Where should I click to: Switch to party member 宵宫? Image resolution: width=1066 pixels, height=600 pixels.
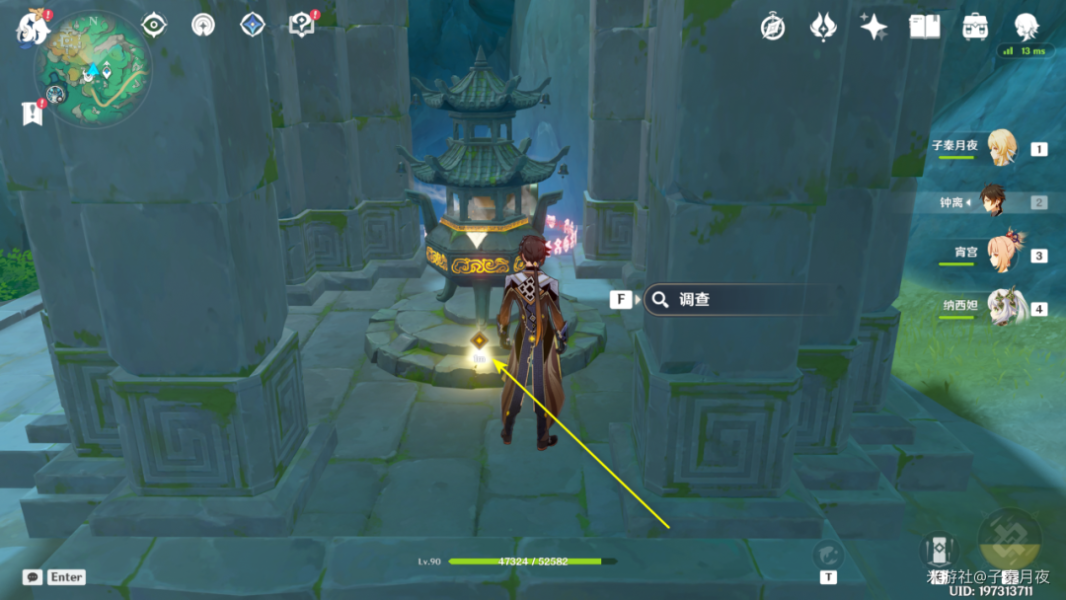1001,254
